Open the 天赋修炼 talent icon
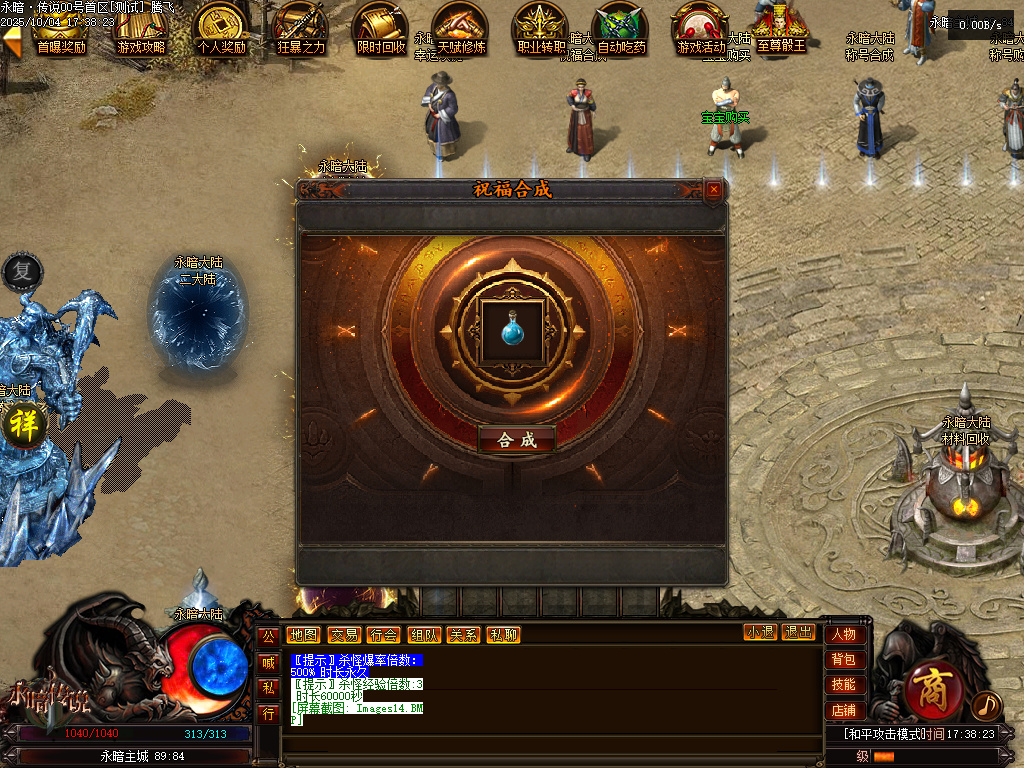 [x=461, y=28]
